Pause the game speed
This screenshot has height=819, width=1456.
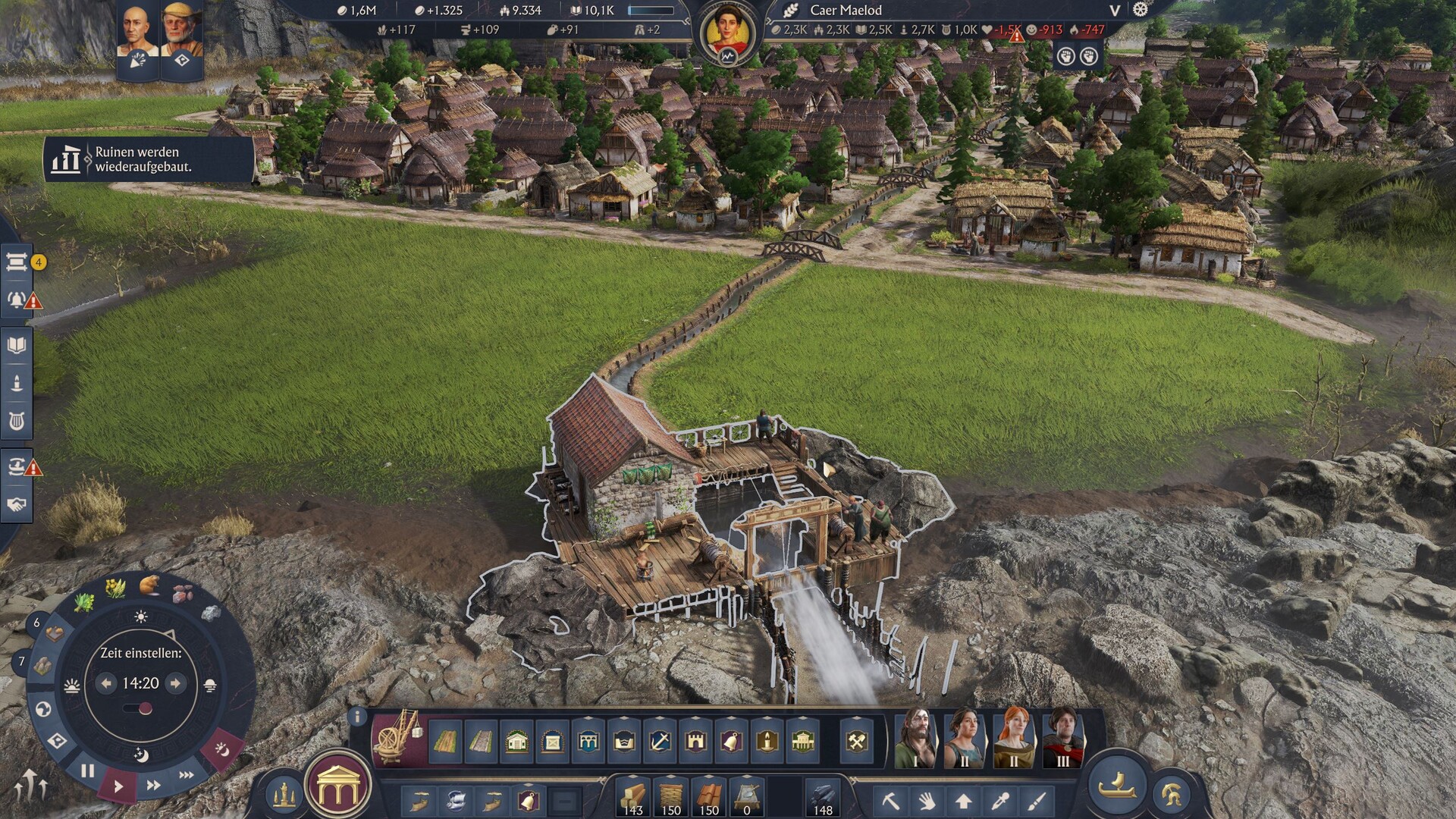88,771
